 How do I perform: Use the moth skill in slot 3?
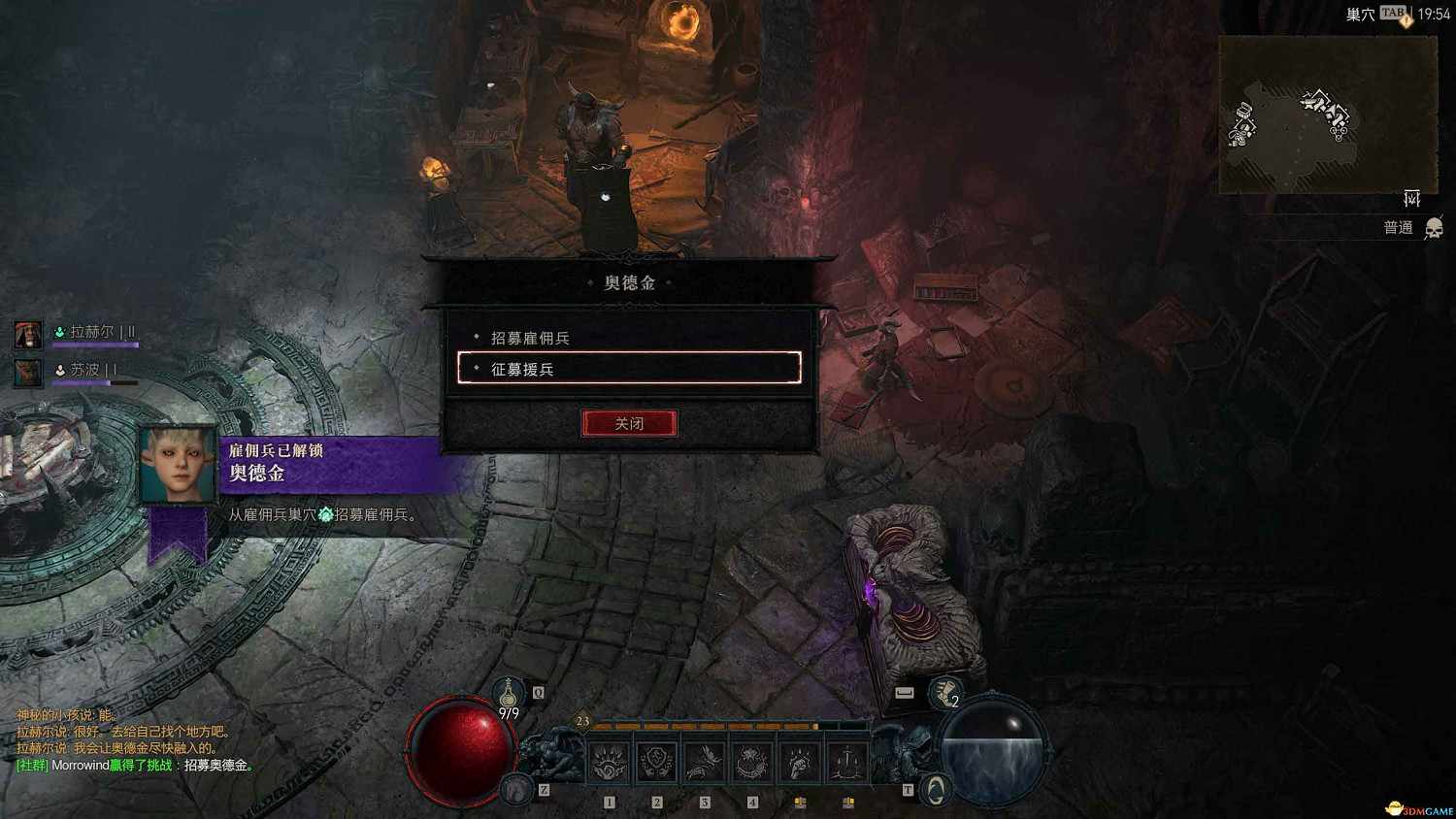704,762
